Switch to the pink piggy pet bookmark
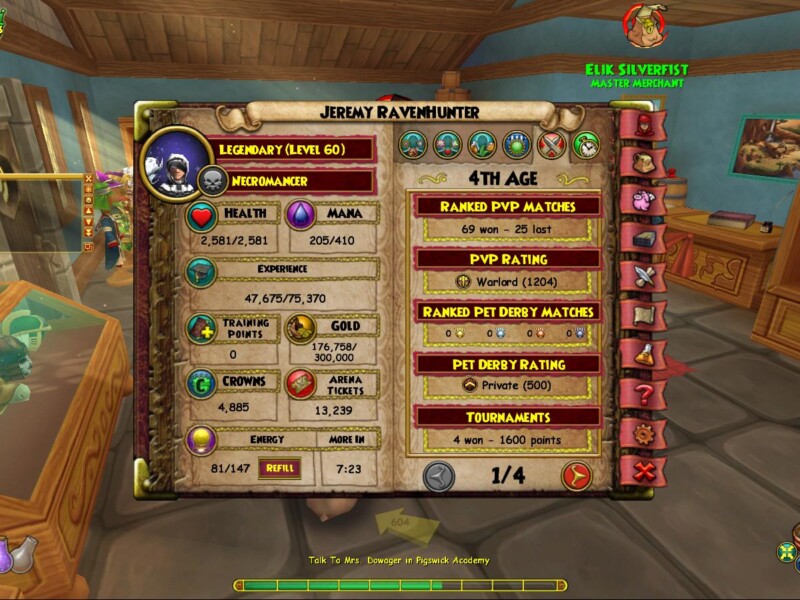The height and width of the screenshot is (600, 800). point(641,199)
